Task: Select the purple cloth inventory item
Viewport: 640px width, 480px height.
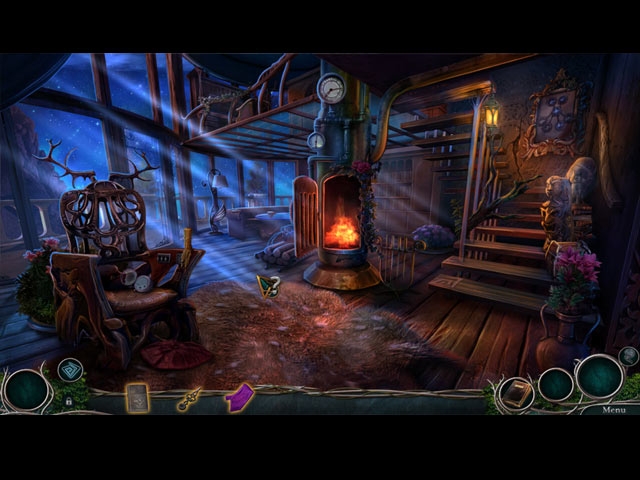Action: 240,397
